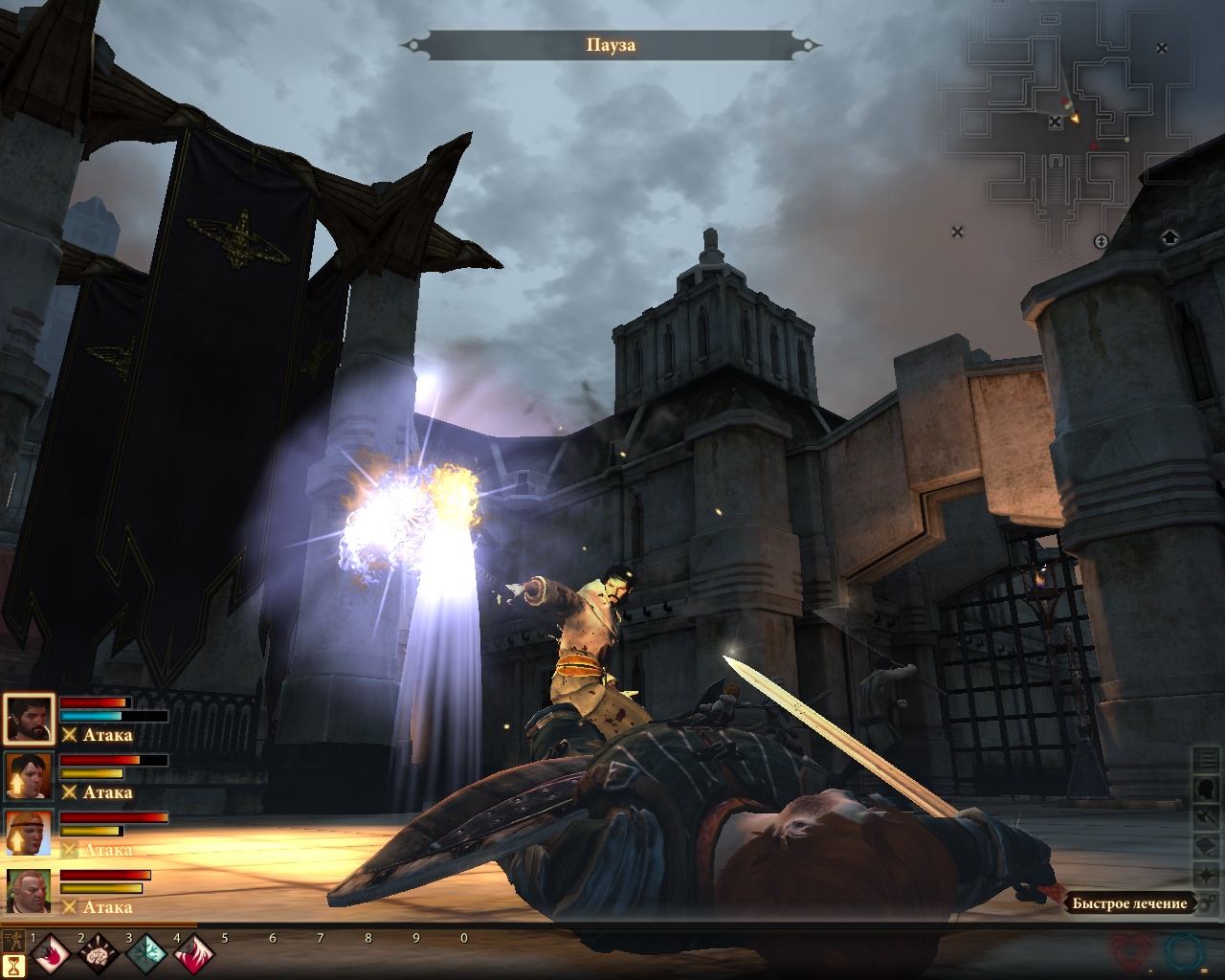Choose the headband-wearing companion's portrait
1225x980 pixels.
click(28, 834)
